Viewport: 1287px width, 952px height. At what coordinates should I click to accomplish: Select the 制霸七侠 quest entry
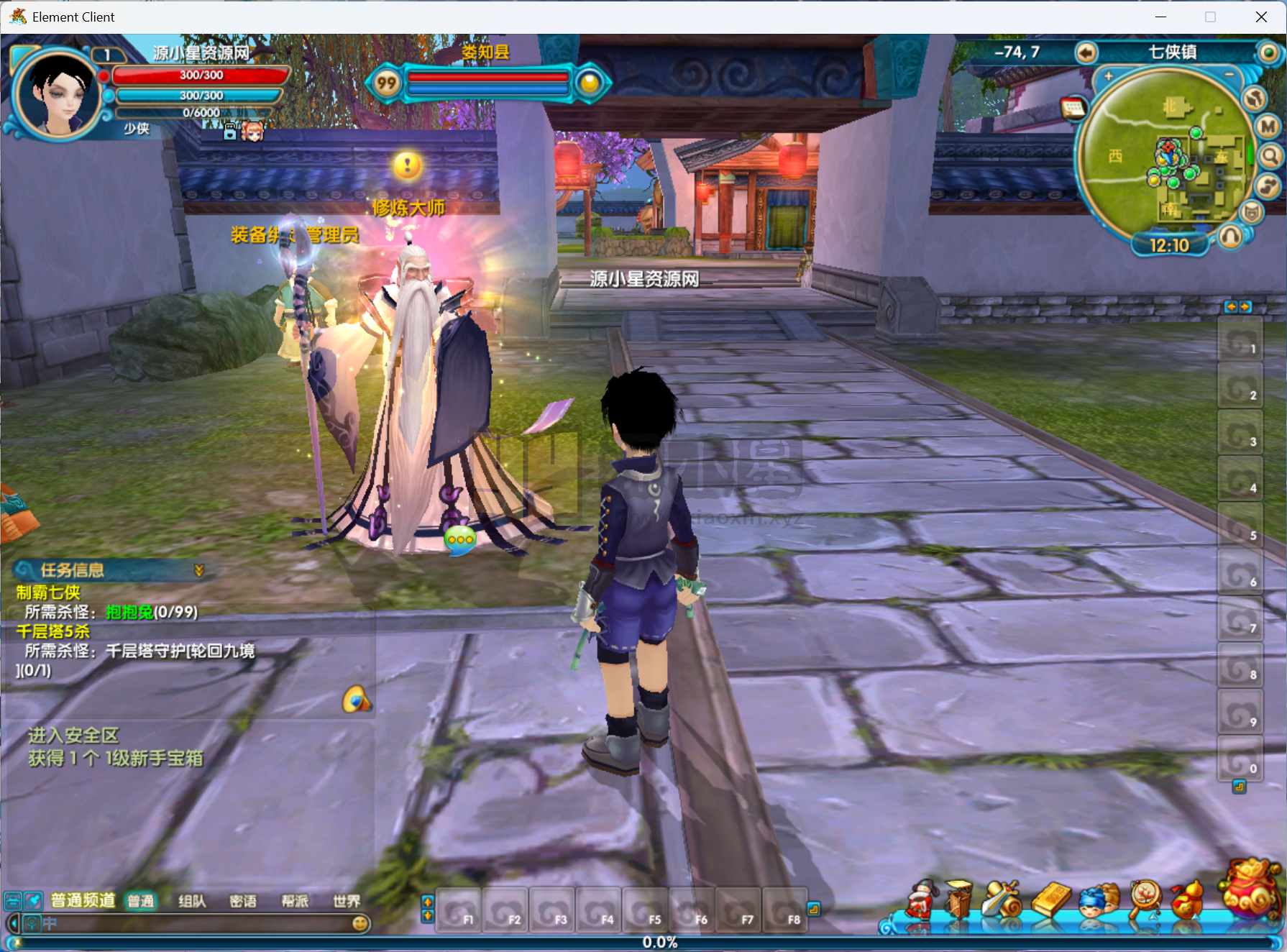point(49,592)
